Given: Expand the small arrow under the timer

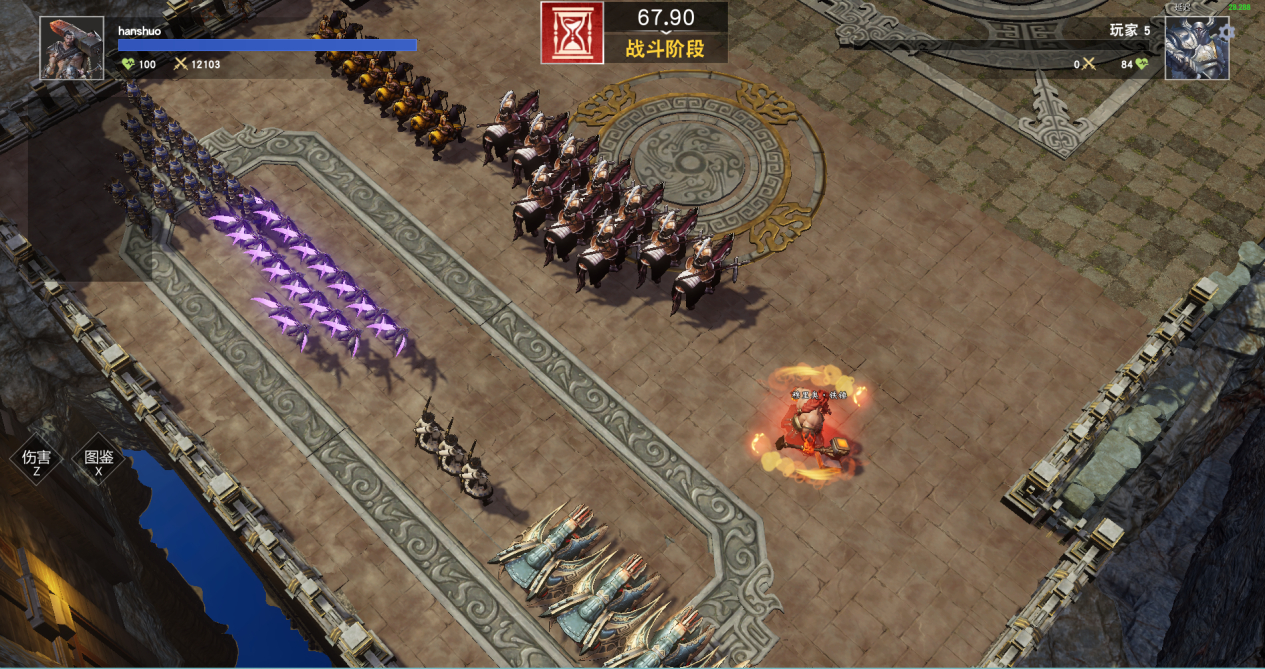Looking at the screenshot, I should coord(665,33).
